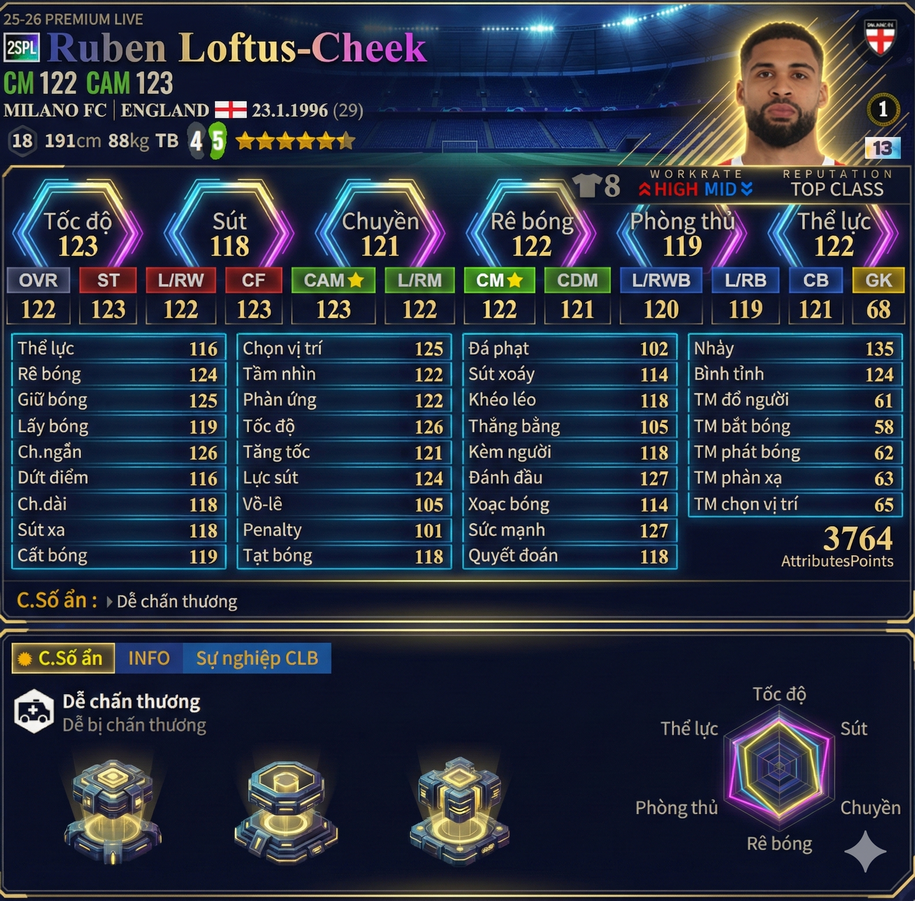The image size is (915, 901).
Task: Open the Tốc độ hexagon stat group
Action: coord(77,233)
